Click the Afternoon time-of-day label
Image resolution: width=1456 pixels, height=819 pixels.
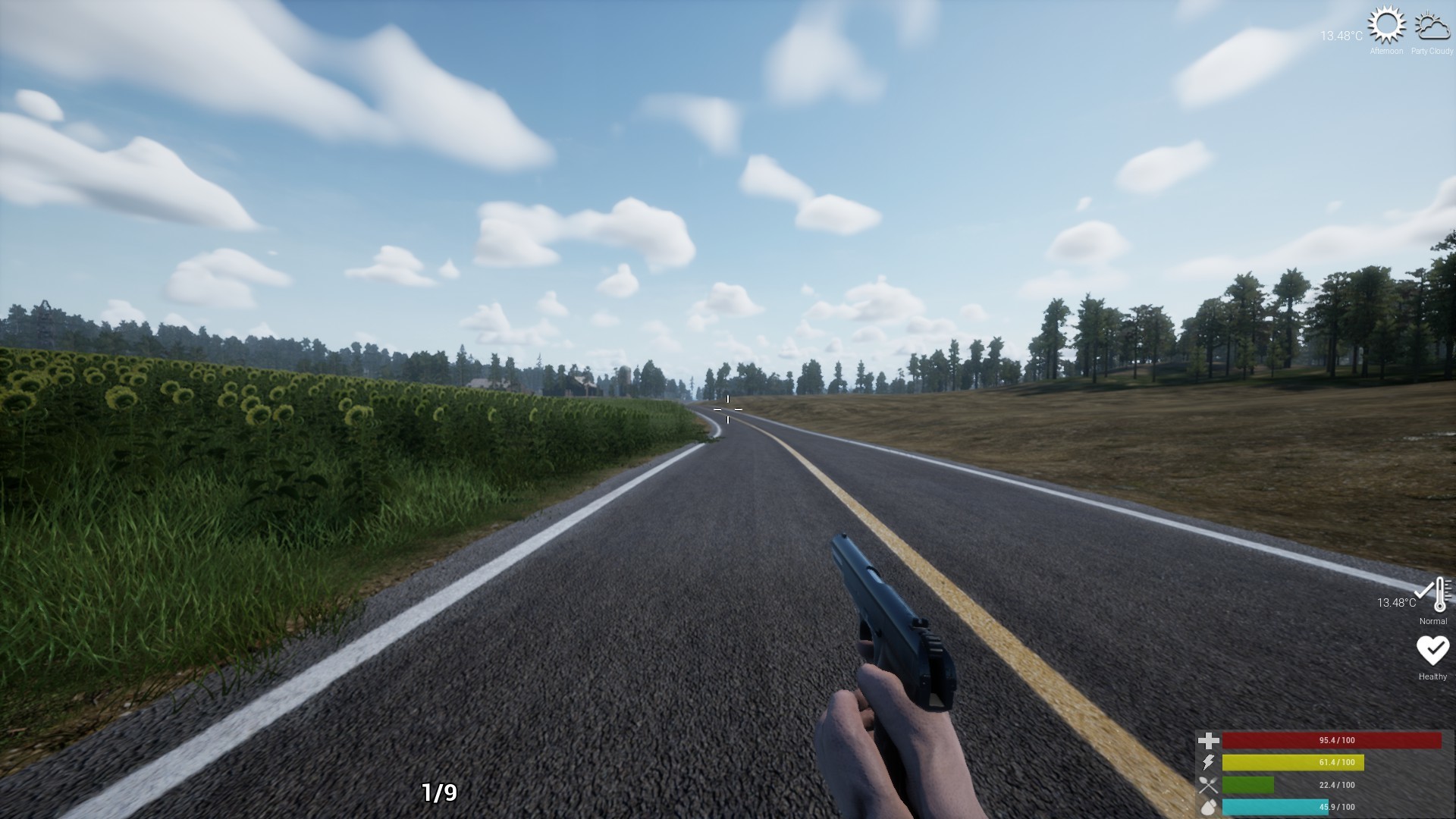point(1386,52)
